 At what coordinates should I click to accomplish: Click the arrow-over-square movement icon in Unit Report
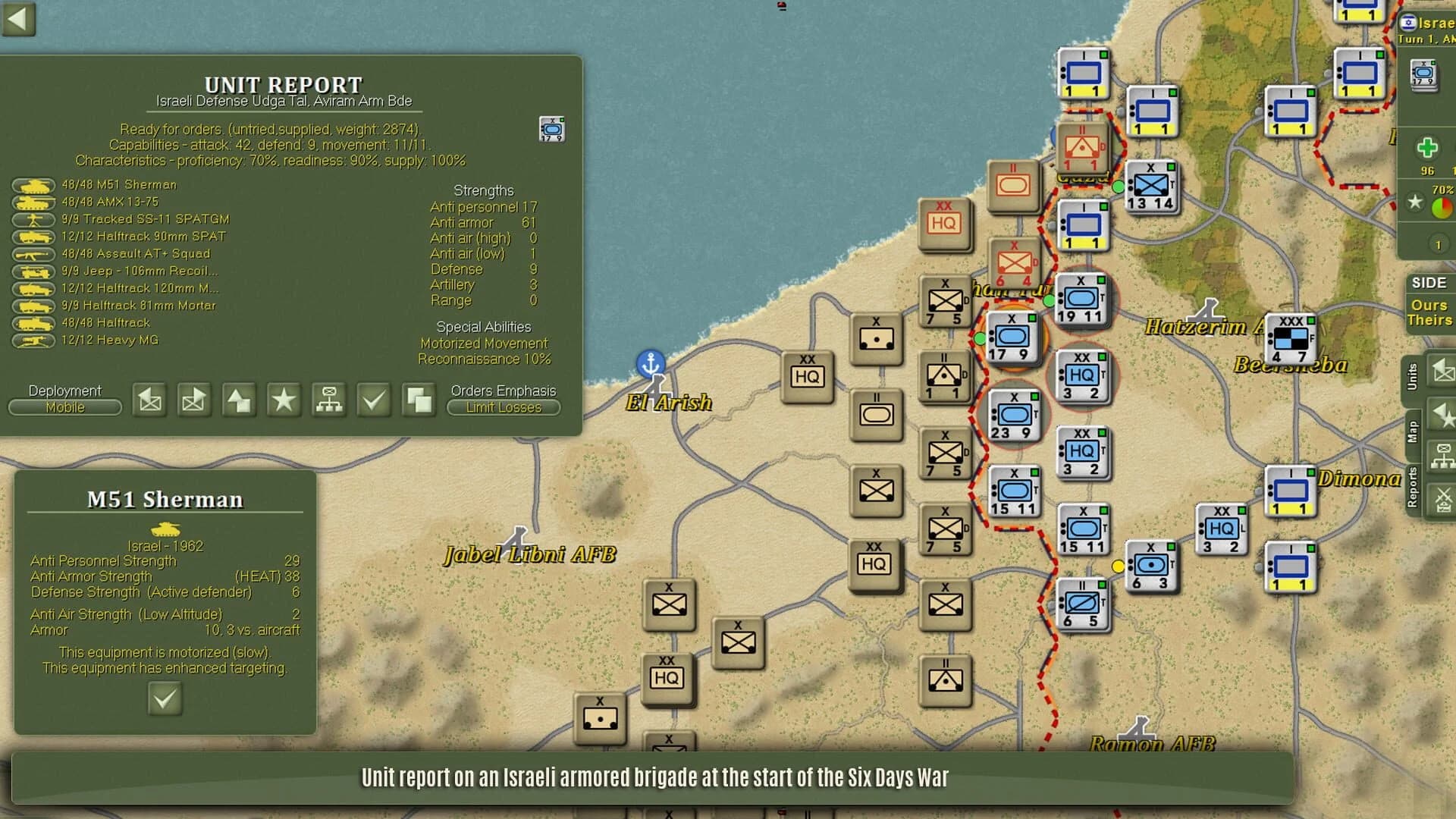tap(240, 400)
